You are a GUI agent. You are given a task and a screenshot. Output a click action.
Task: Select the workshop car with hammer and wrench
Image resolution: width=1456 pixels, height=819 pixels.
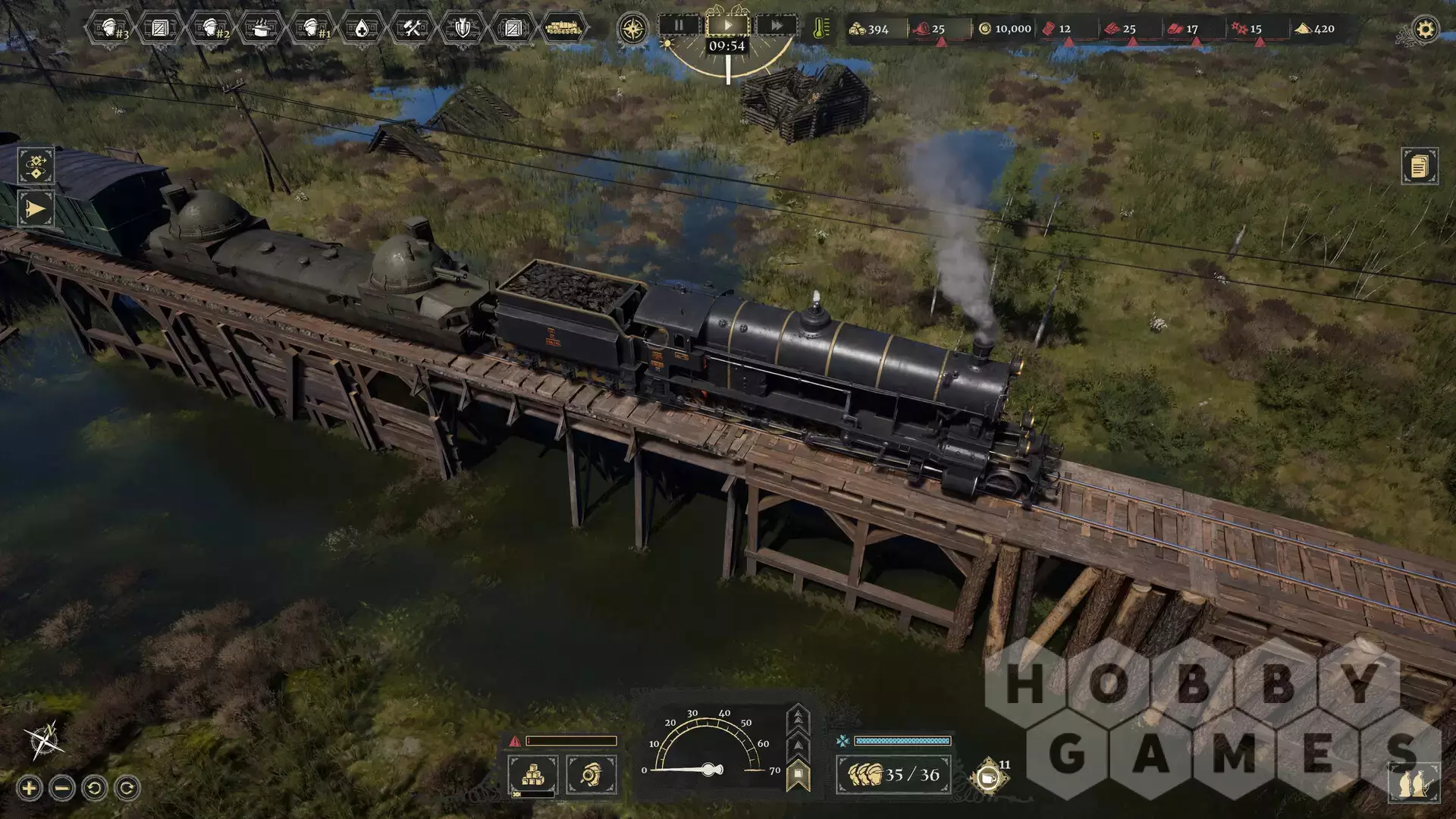412,29
